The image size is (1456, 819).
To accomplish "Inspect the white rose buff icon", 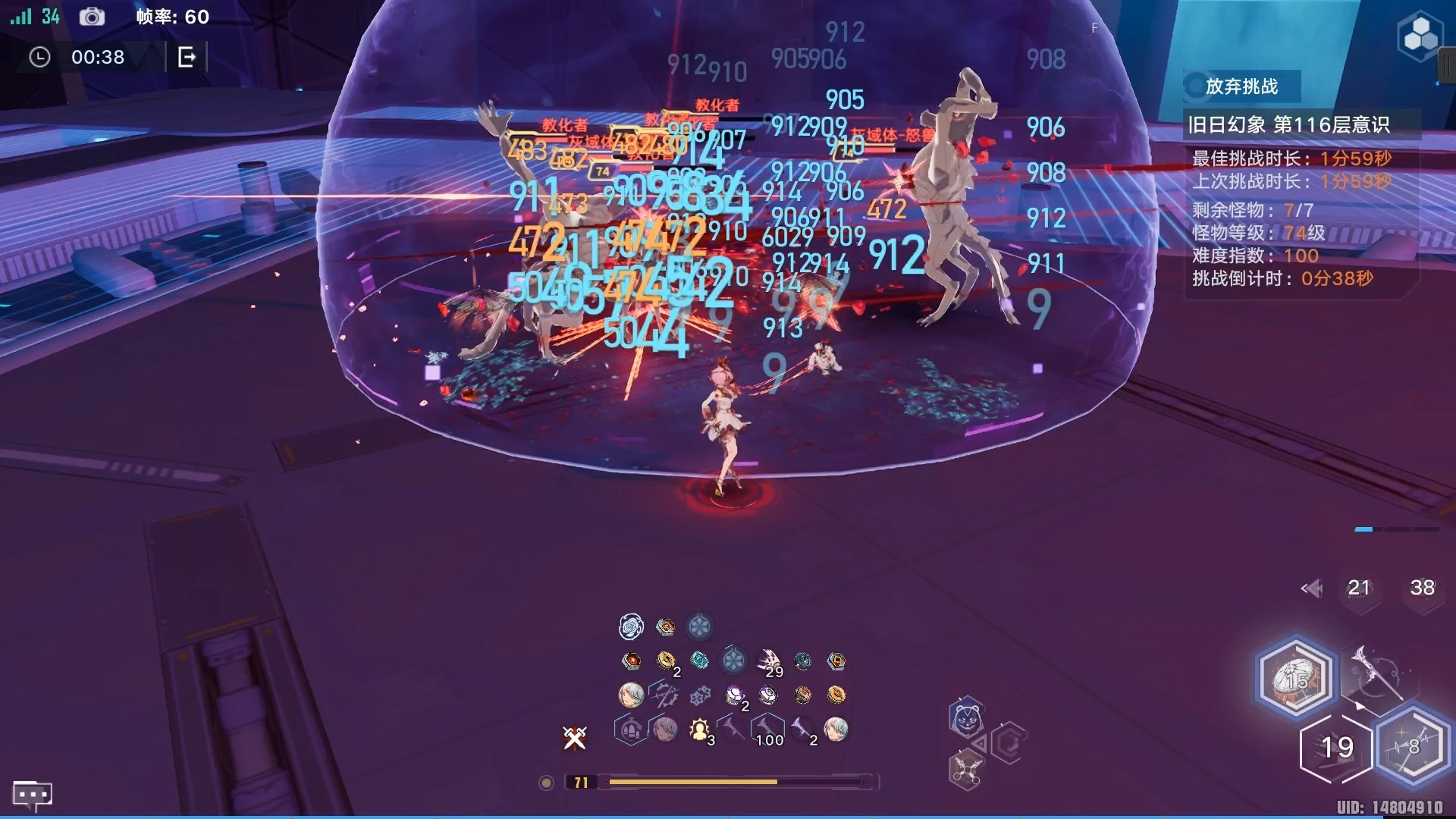I will pyautogui.click(x=631, y=626).
